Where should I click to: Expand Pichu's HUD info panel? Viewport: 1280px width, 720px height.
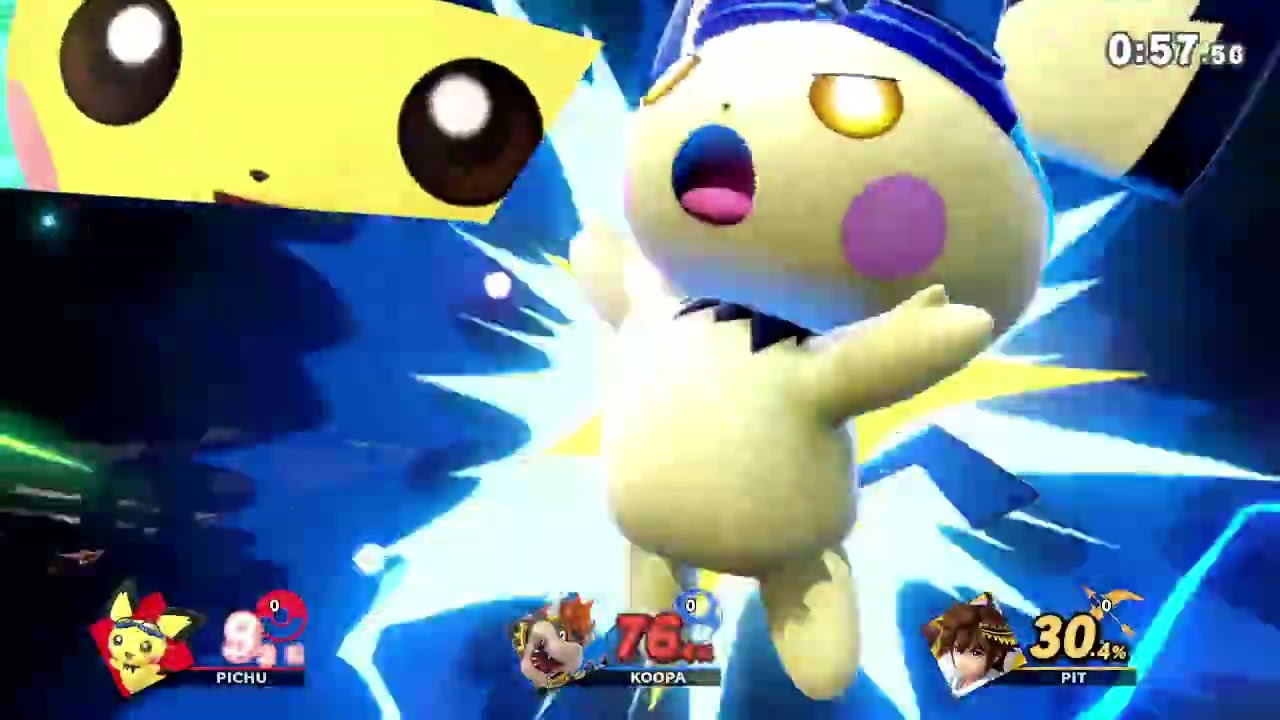pyautogui.click(x=200, y=640)
